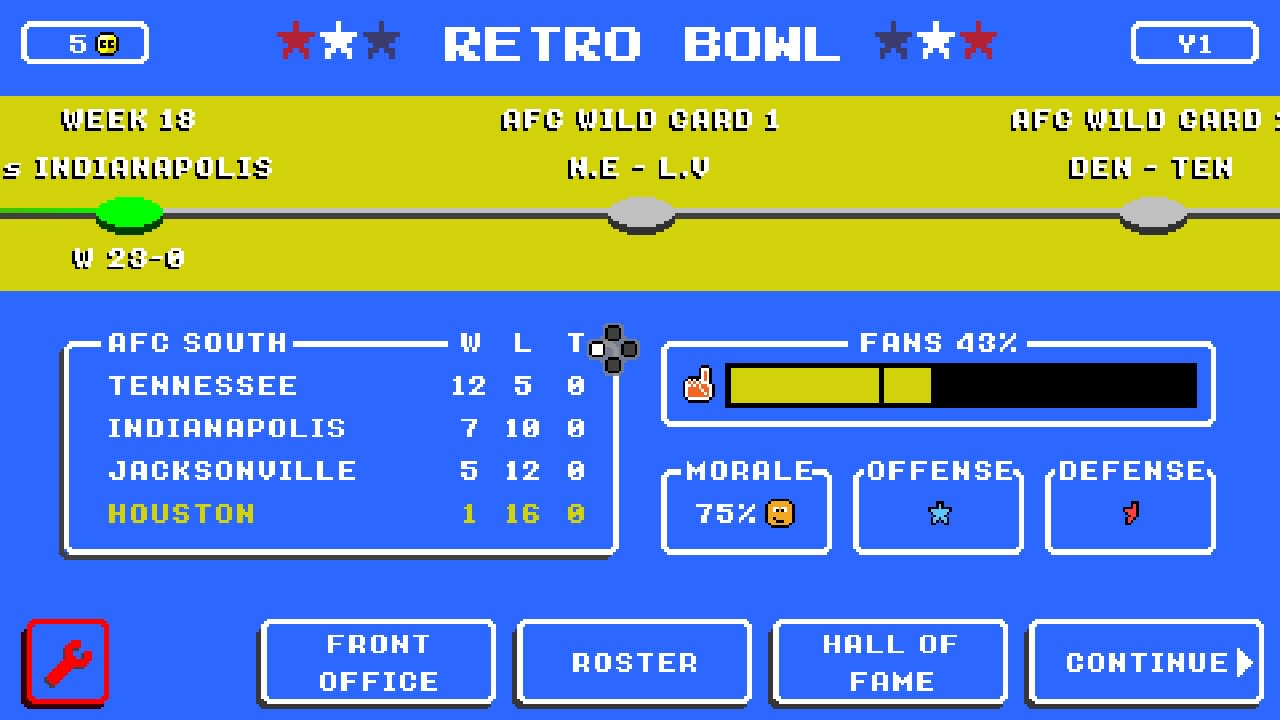Open the Y1 season selector

[x=1194, y=42]
